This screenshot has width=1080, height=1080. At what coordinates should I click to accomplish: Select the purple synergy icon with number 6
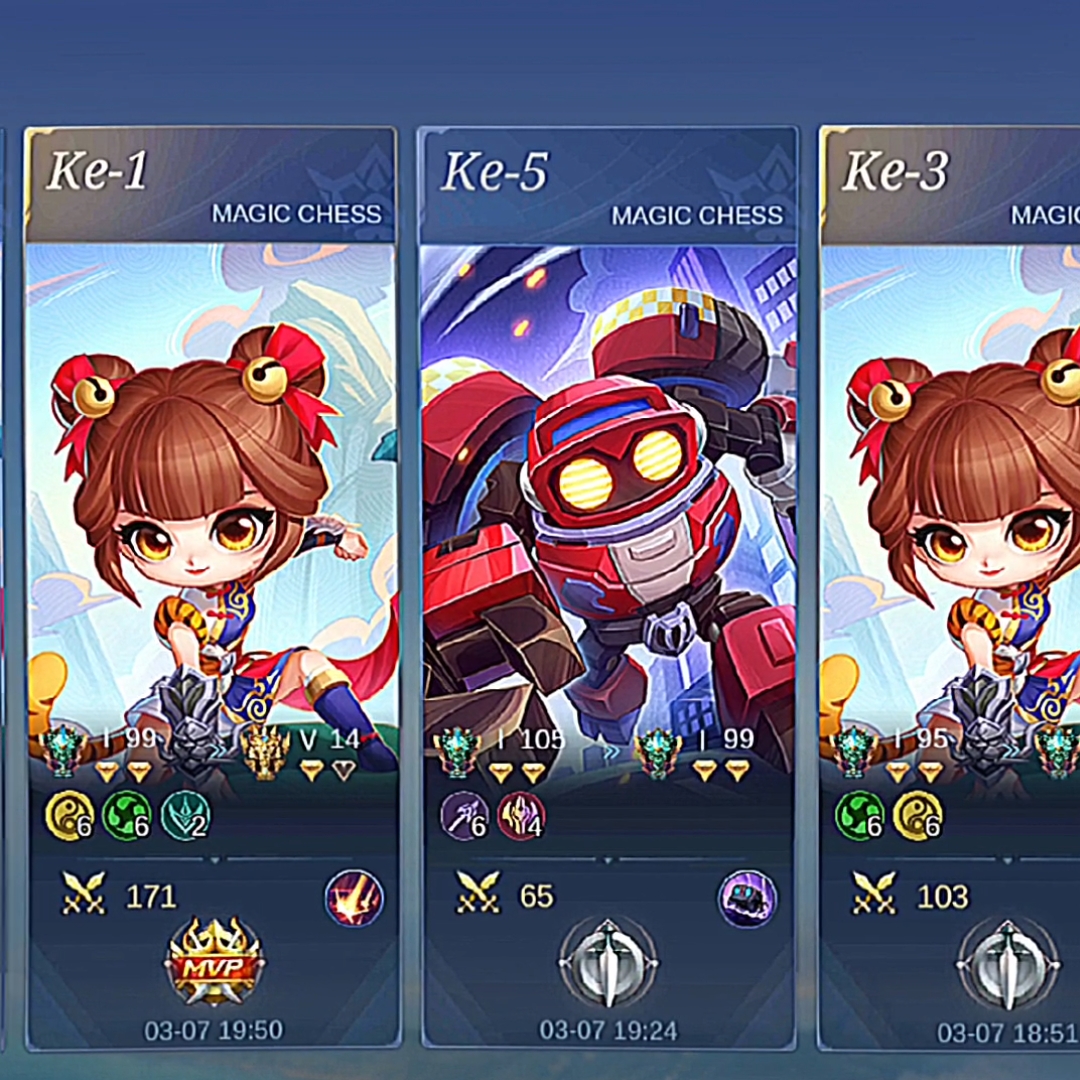click(x=465, y=815)
